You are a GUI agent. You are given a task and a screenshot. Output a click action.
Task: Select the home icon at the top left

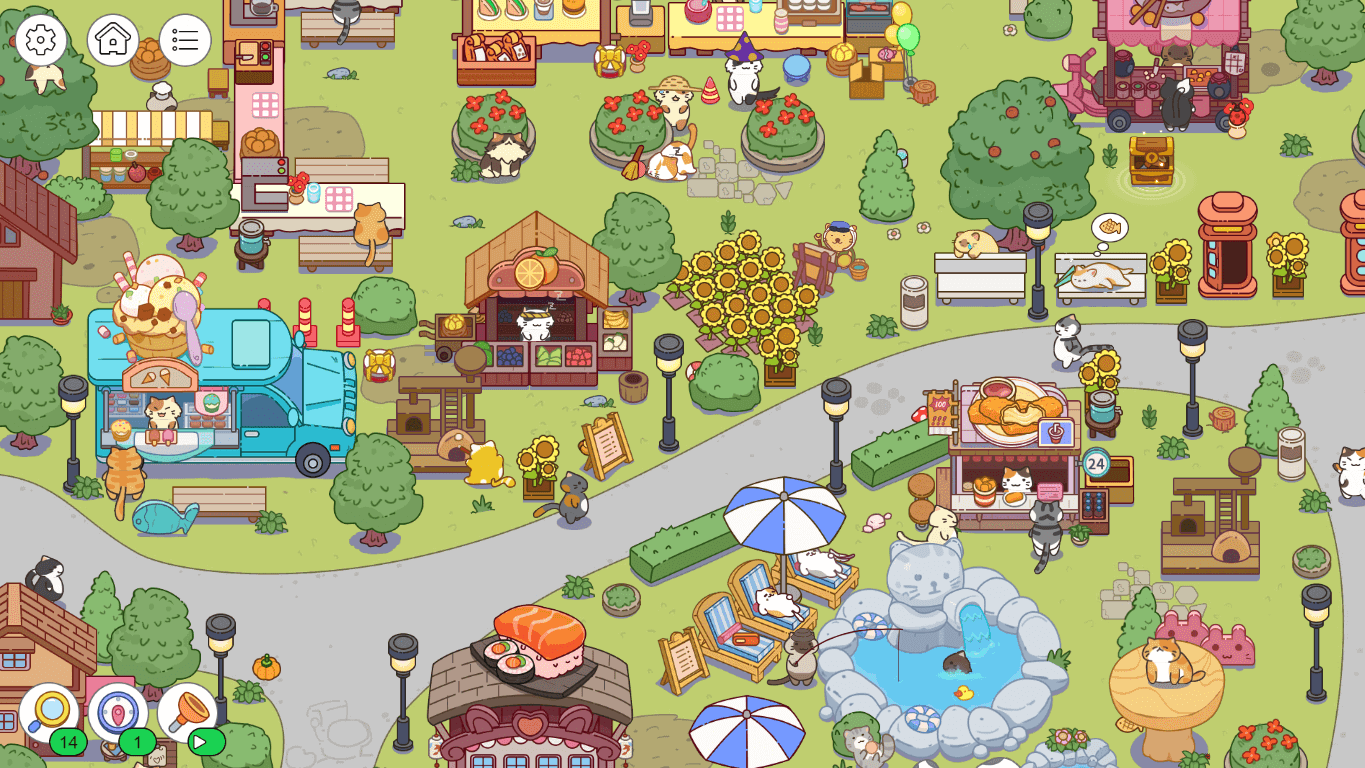(x=113, y=38)
